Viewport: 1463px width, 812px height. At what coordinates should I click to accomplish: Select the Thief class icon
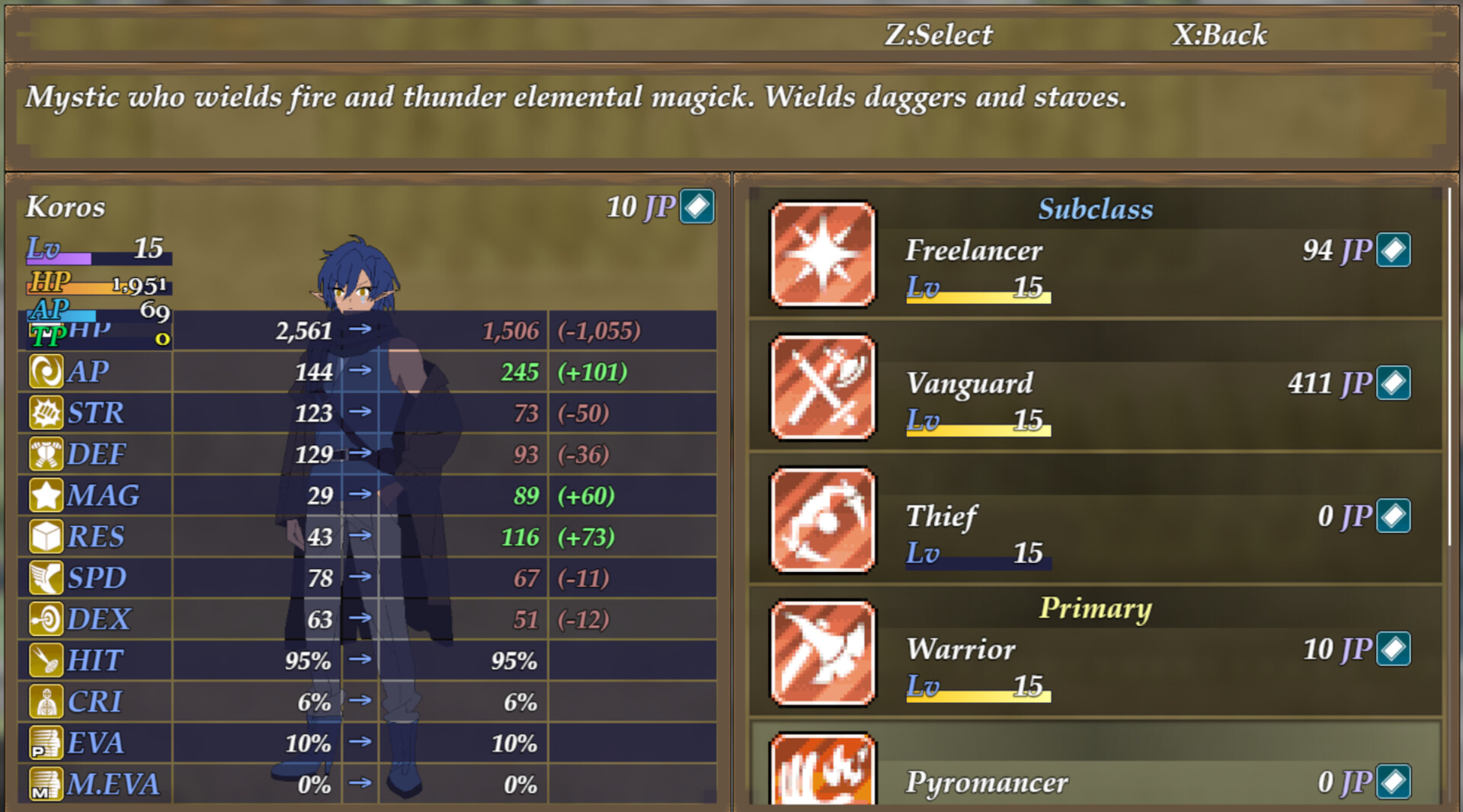pyautogui.click(x=823, y=520)
